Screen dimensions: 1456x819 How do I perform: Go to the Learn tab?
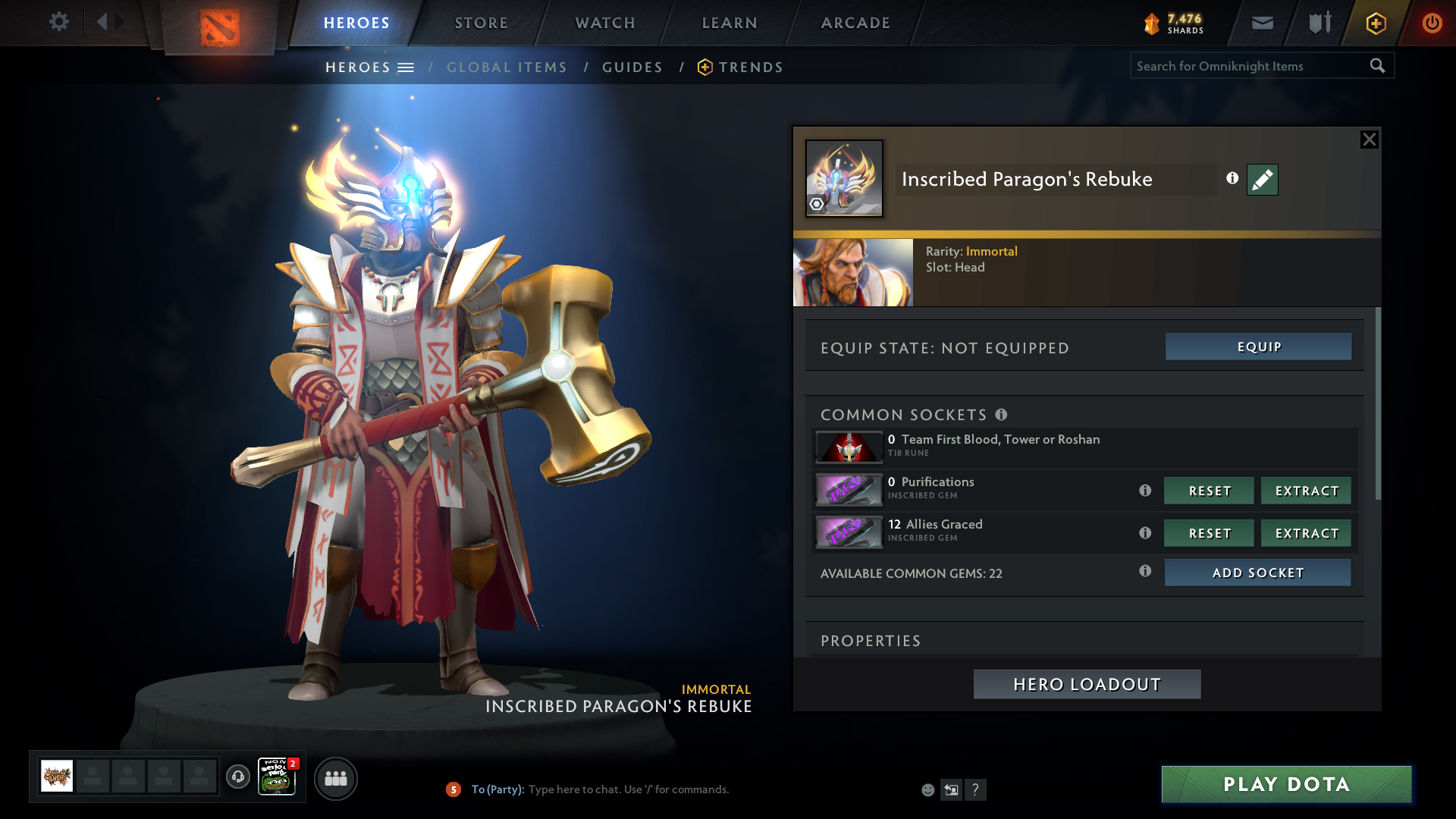[x=730, y=23]
